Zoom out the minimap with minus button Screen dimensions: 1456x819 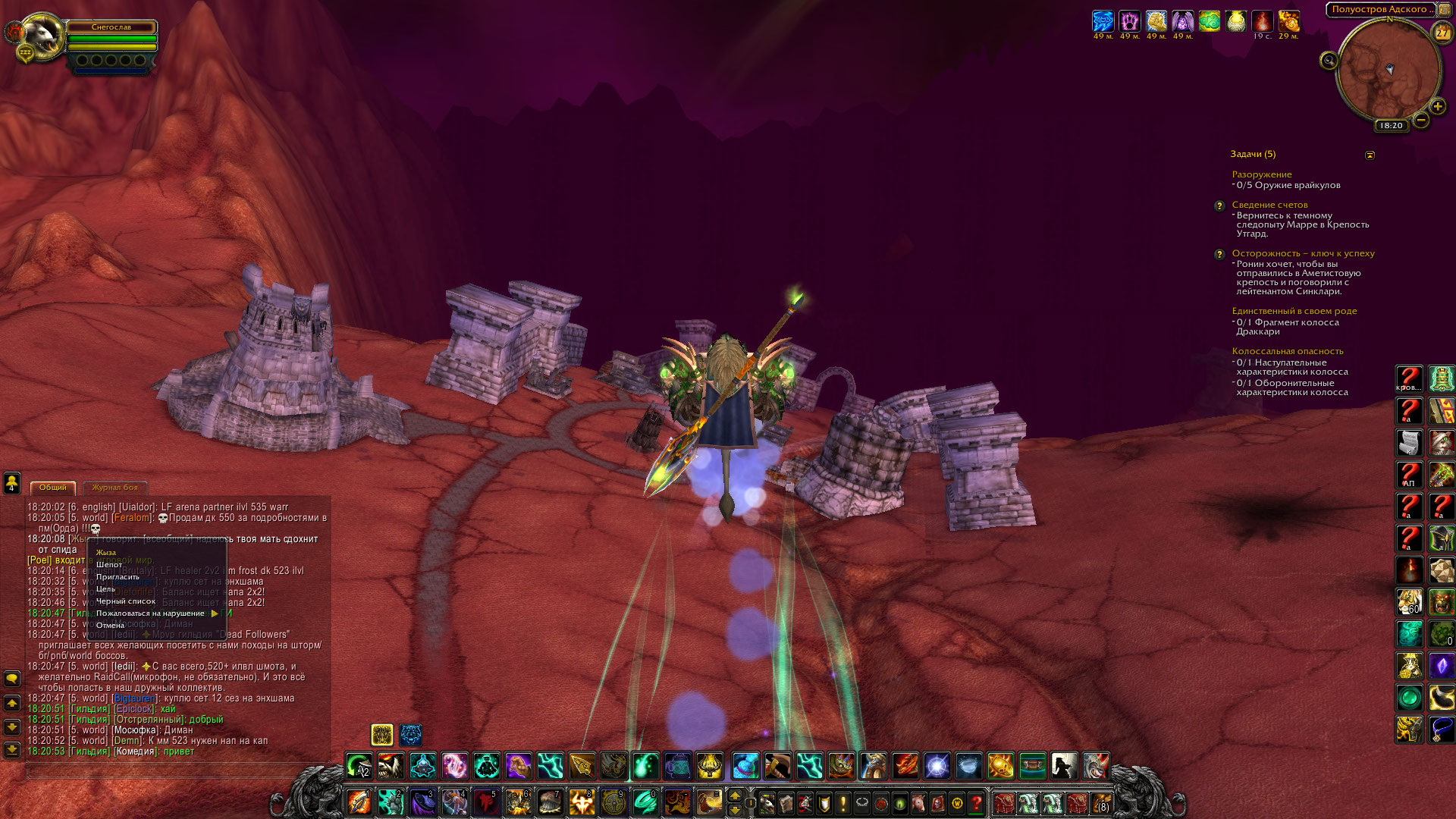click(1421, 120)
